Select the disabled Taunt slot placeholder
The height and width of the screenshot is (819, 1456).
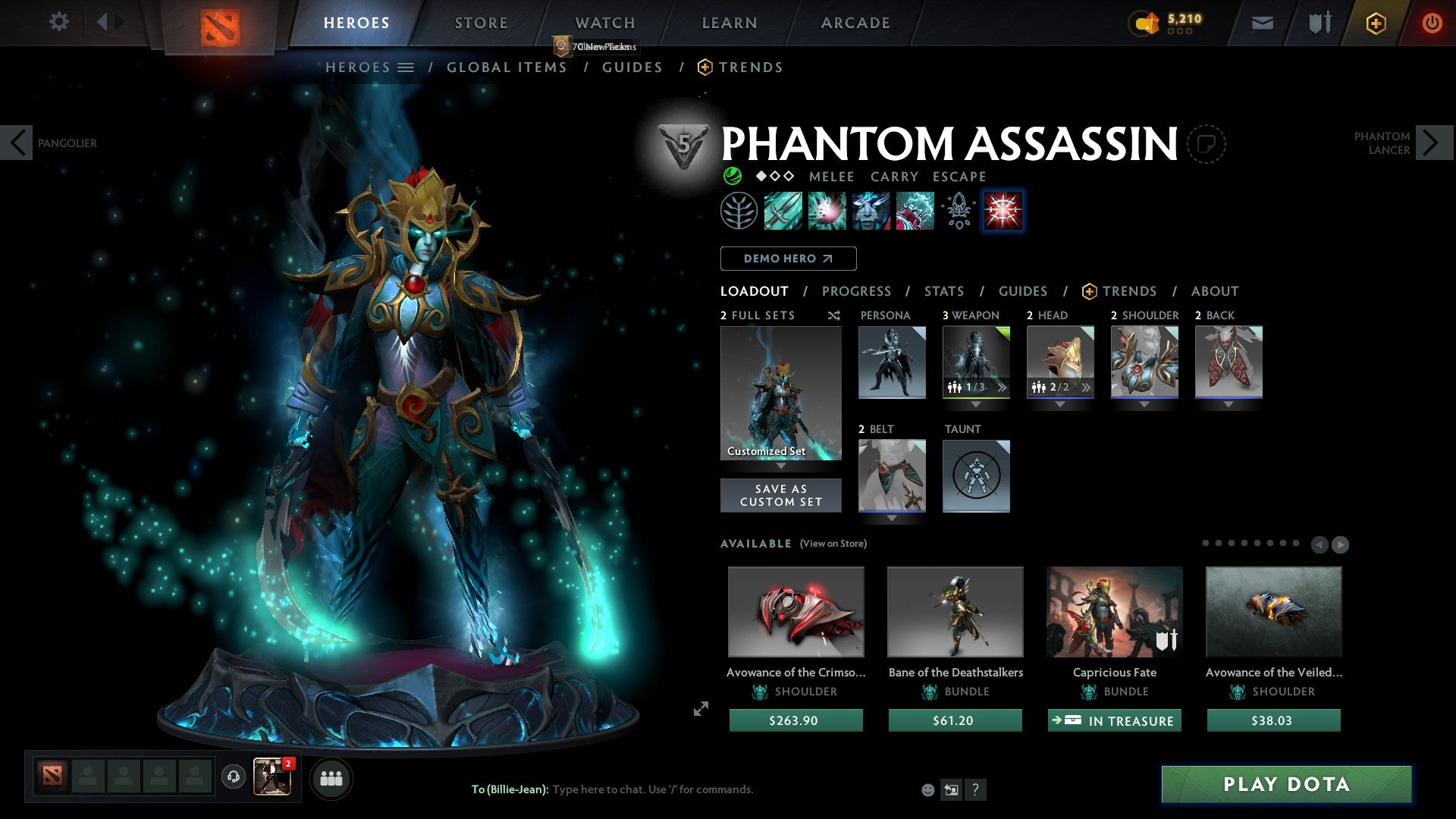pyautogui.click(x=976, y=476)
